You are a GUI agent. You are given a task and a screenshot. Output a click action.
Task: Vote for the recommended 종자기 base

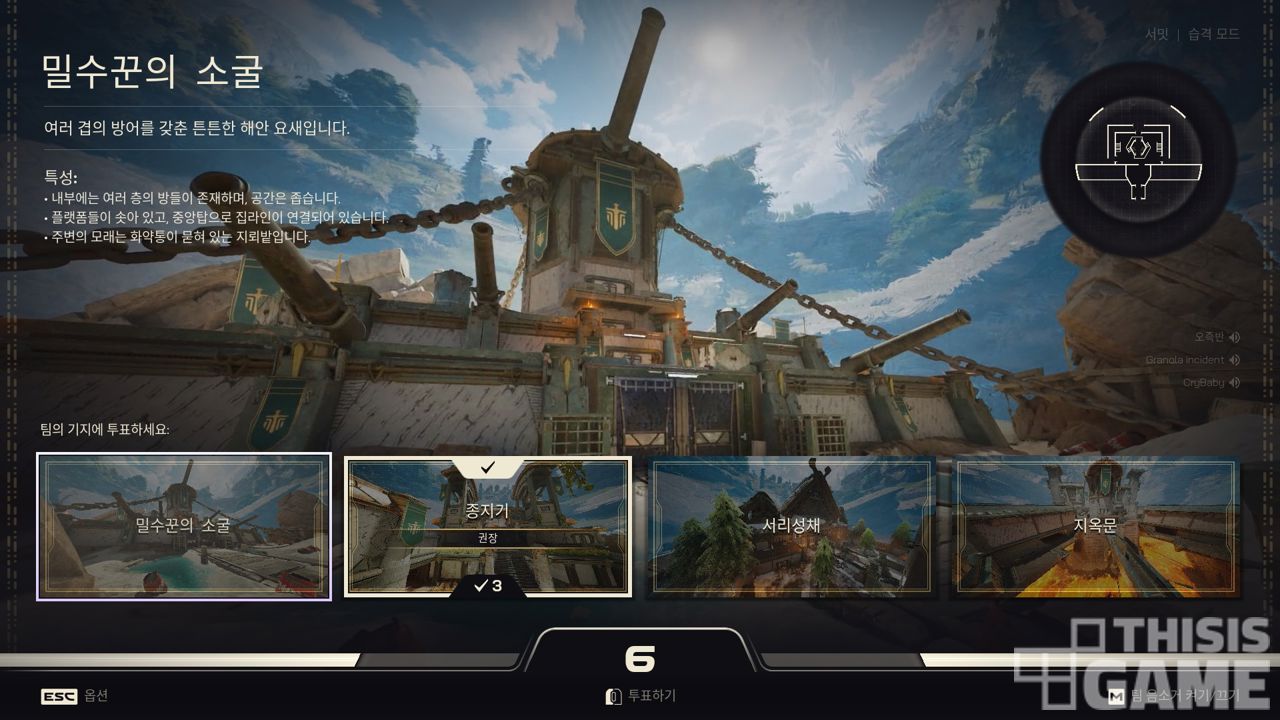click(x=488, y=526)
